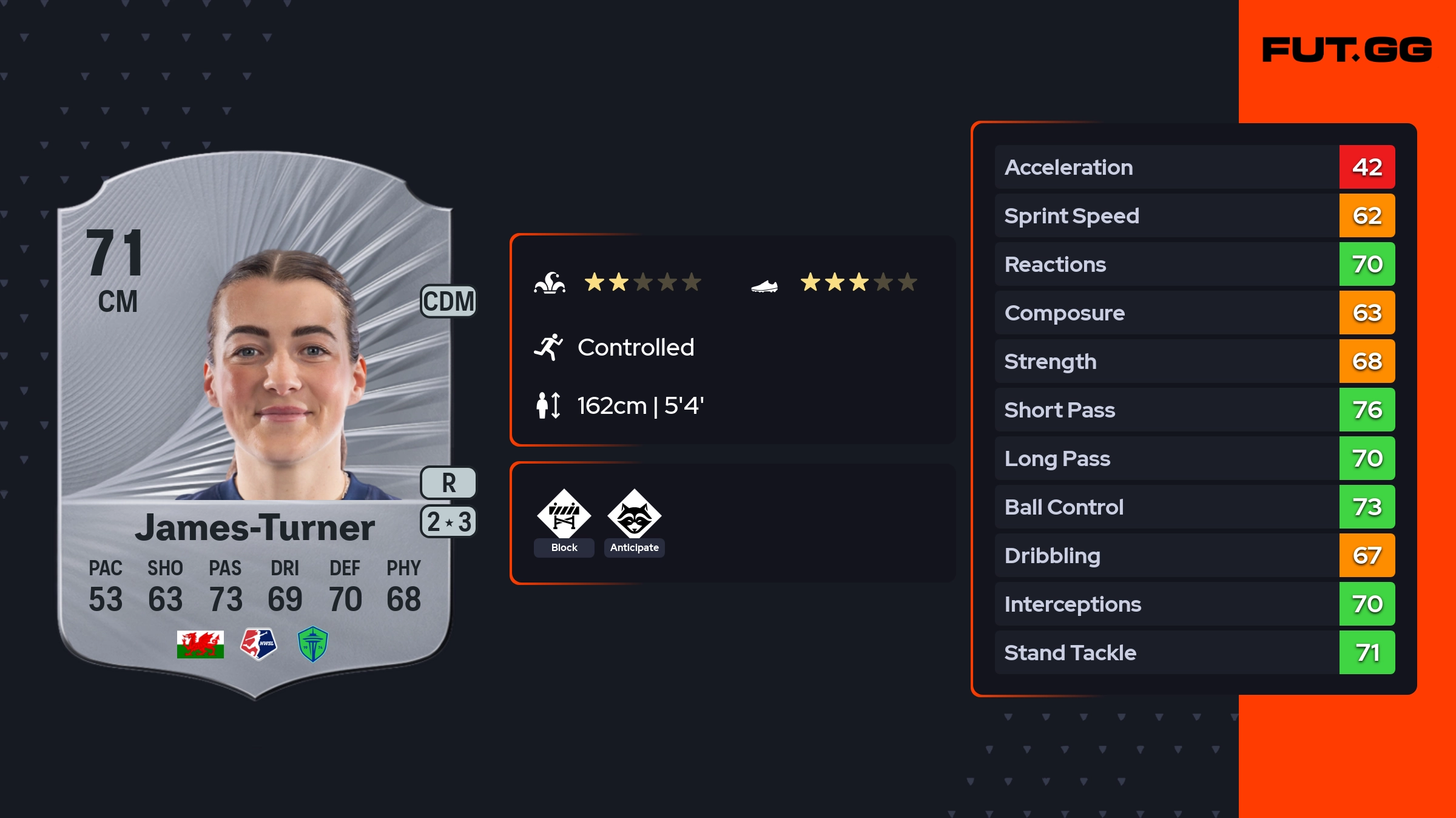The image size is (1456, 818).
Task: Open the FUT.GG logo link
Action: (x=1347, y=50)
